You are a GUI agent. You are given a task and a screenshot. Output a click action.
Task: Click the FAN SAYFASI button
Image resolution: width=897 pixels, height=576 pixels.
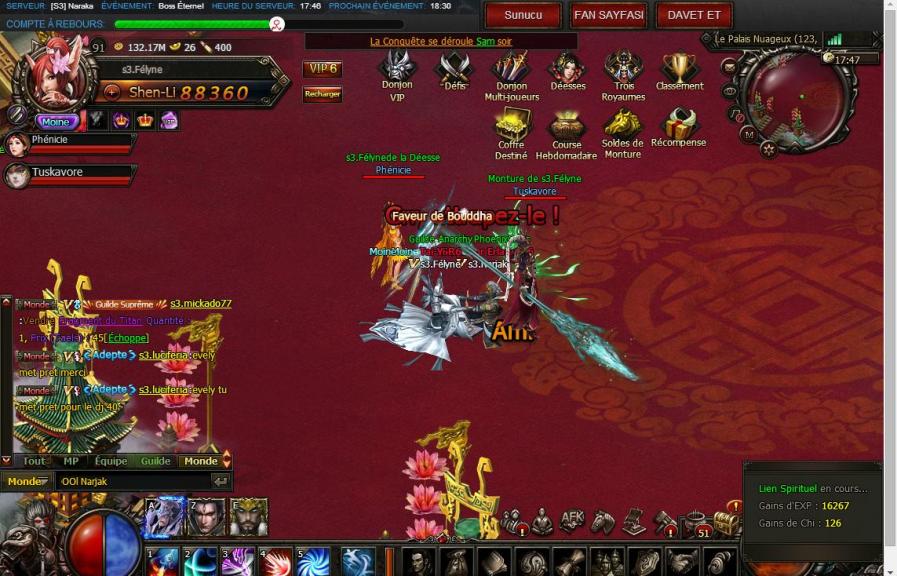pyautogui.click(x=609, y=15)
